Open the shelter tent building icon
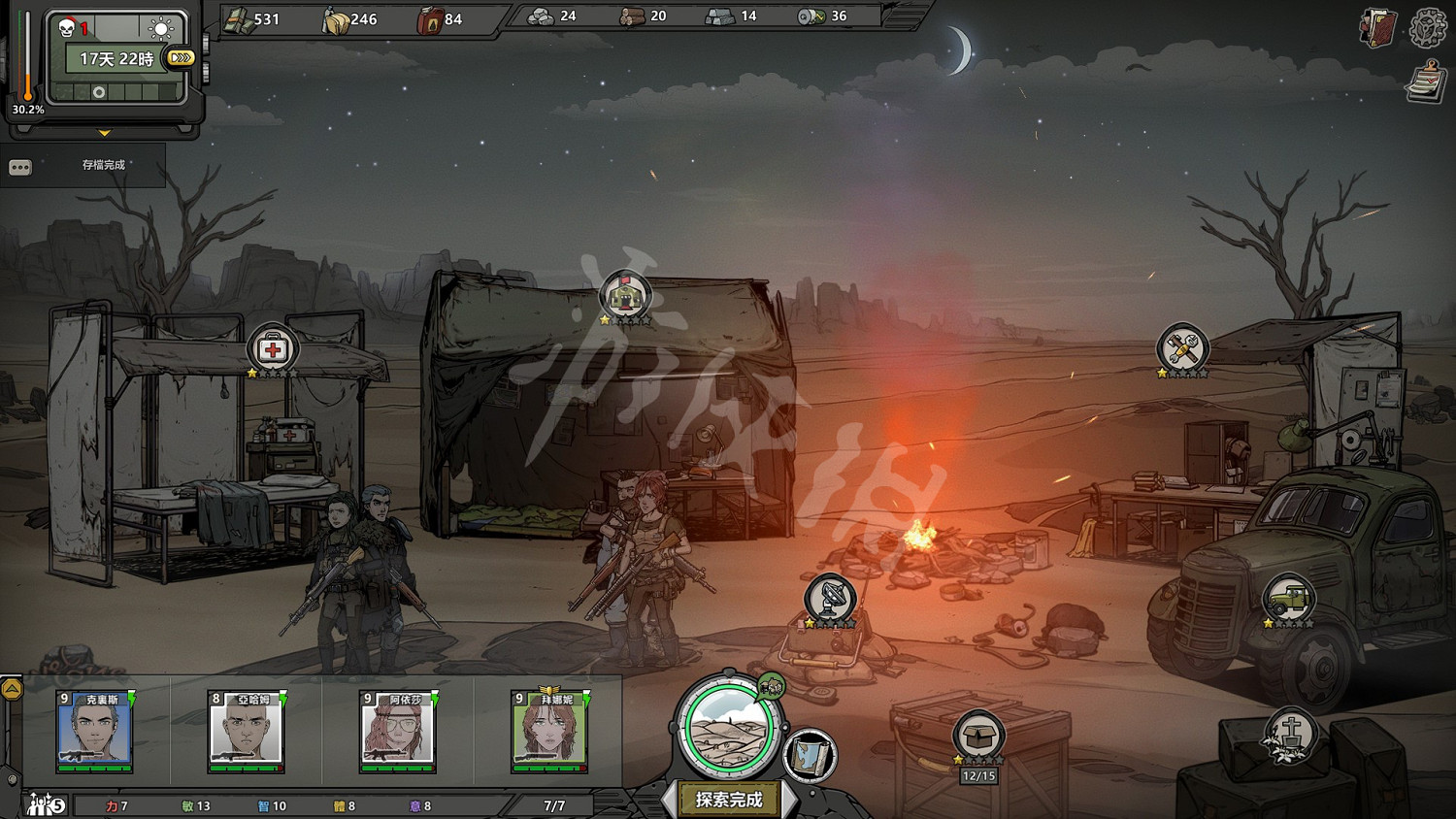 coord(625,295)
